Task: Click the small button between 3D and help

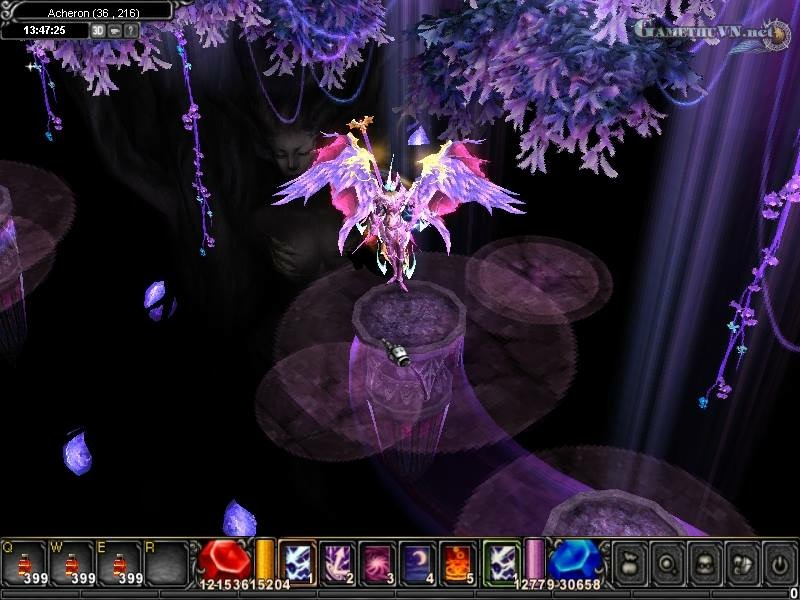Action: pyautogui.click(x=114, y=31)
